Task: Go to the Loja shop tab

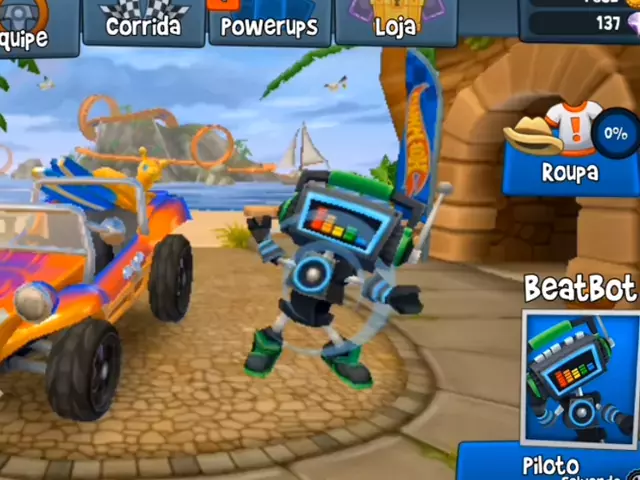Action: (395, 23)
